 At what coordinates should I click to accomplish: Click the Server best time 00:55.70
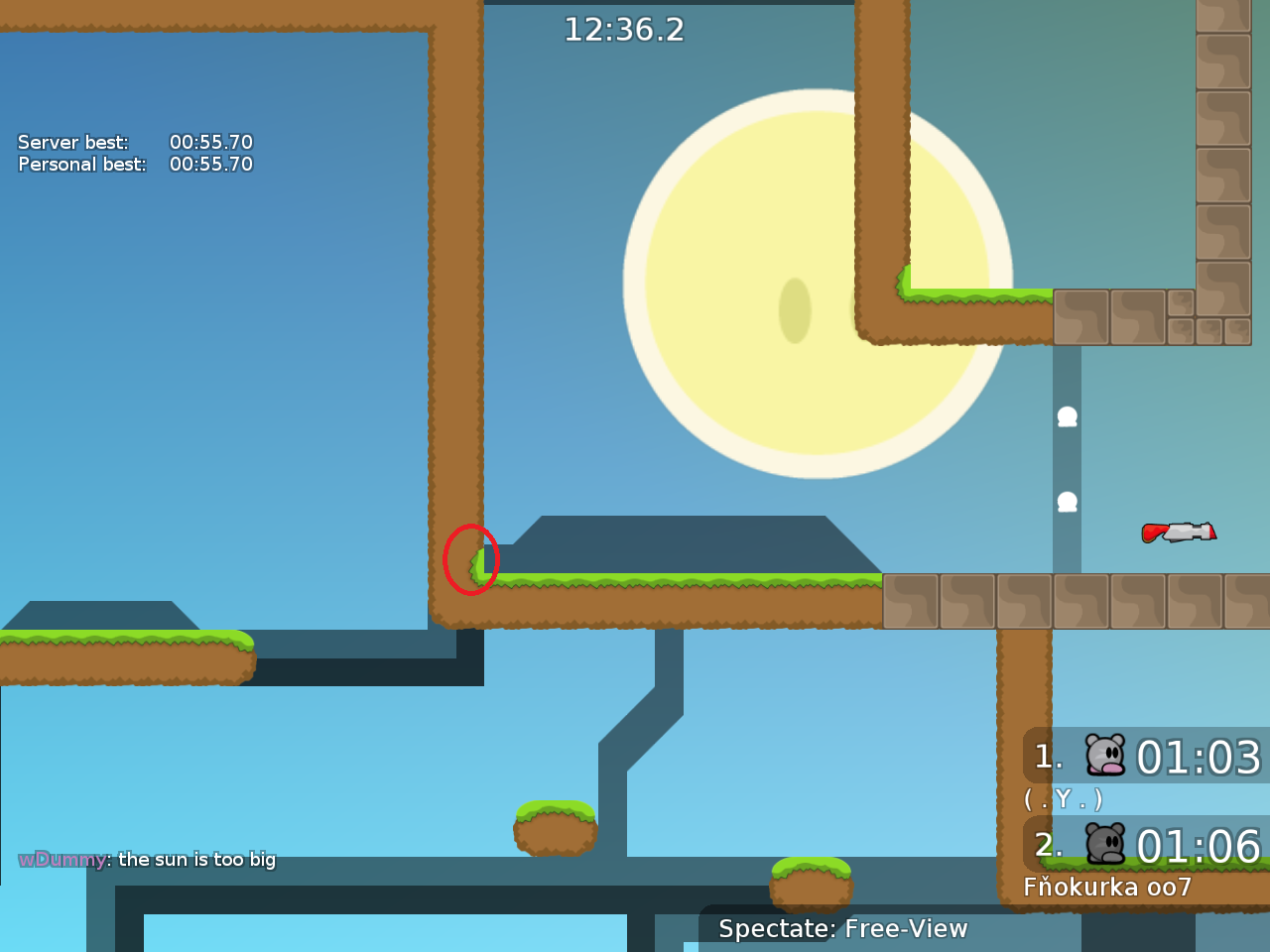coord(210,142)
